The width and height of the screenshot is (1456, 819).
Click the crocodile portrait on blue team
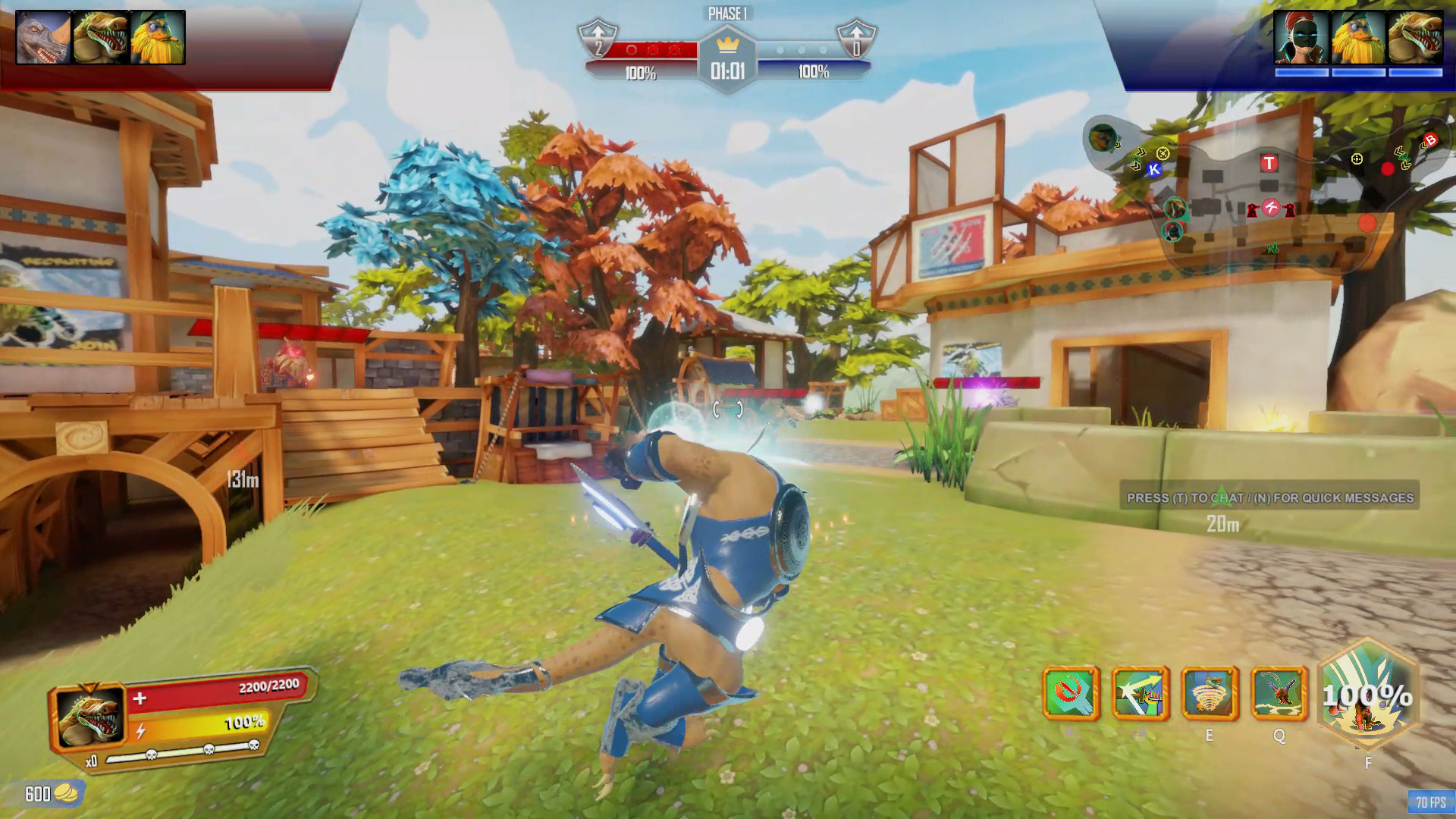[1415, 37]
